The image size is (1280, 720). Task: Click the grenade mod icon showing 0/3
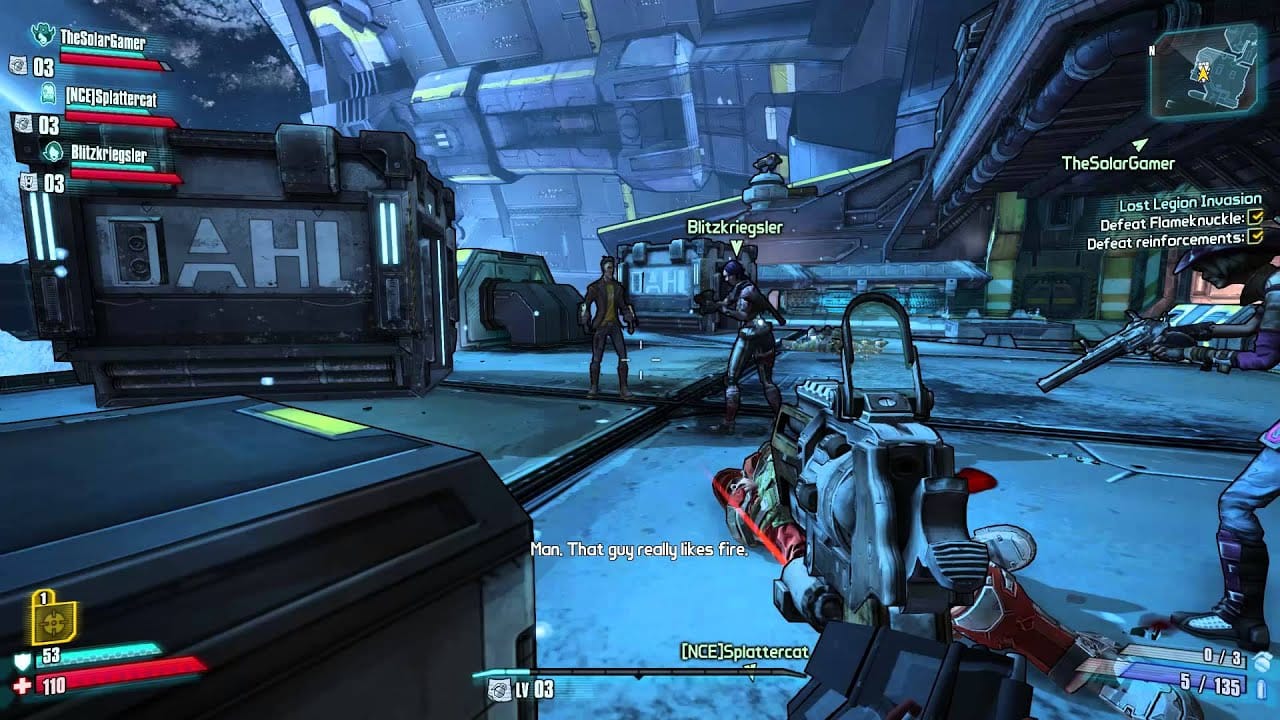click(1260, 660)
